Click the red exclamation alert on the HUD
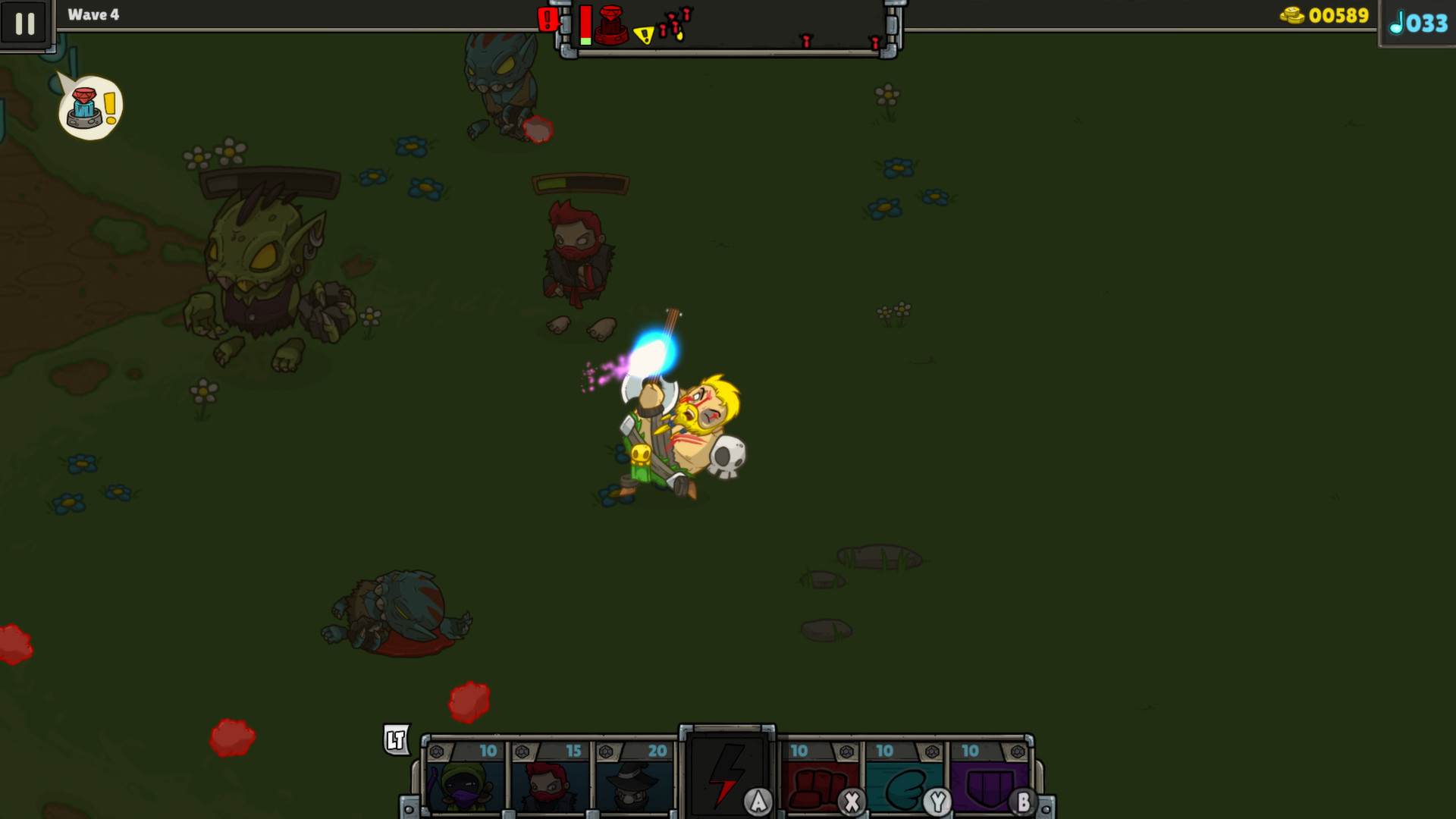The image size is (1456, 819). (548, 18)
